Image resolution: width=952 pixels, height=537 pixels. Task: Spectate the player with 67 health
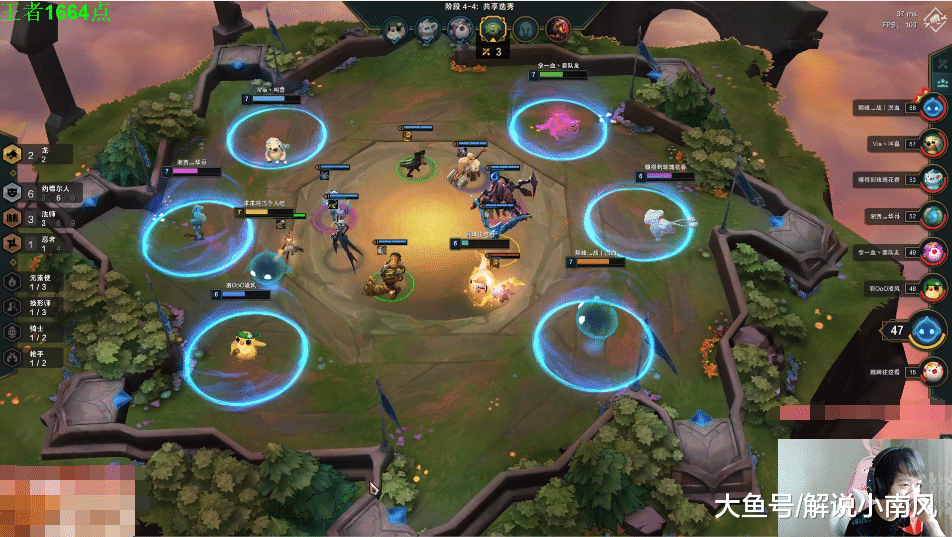coord(933,143)
